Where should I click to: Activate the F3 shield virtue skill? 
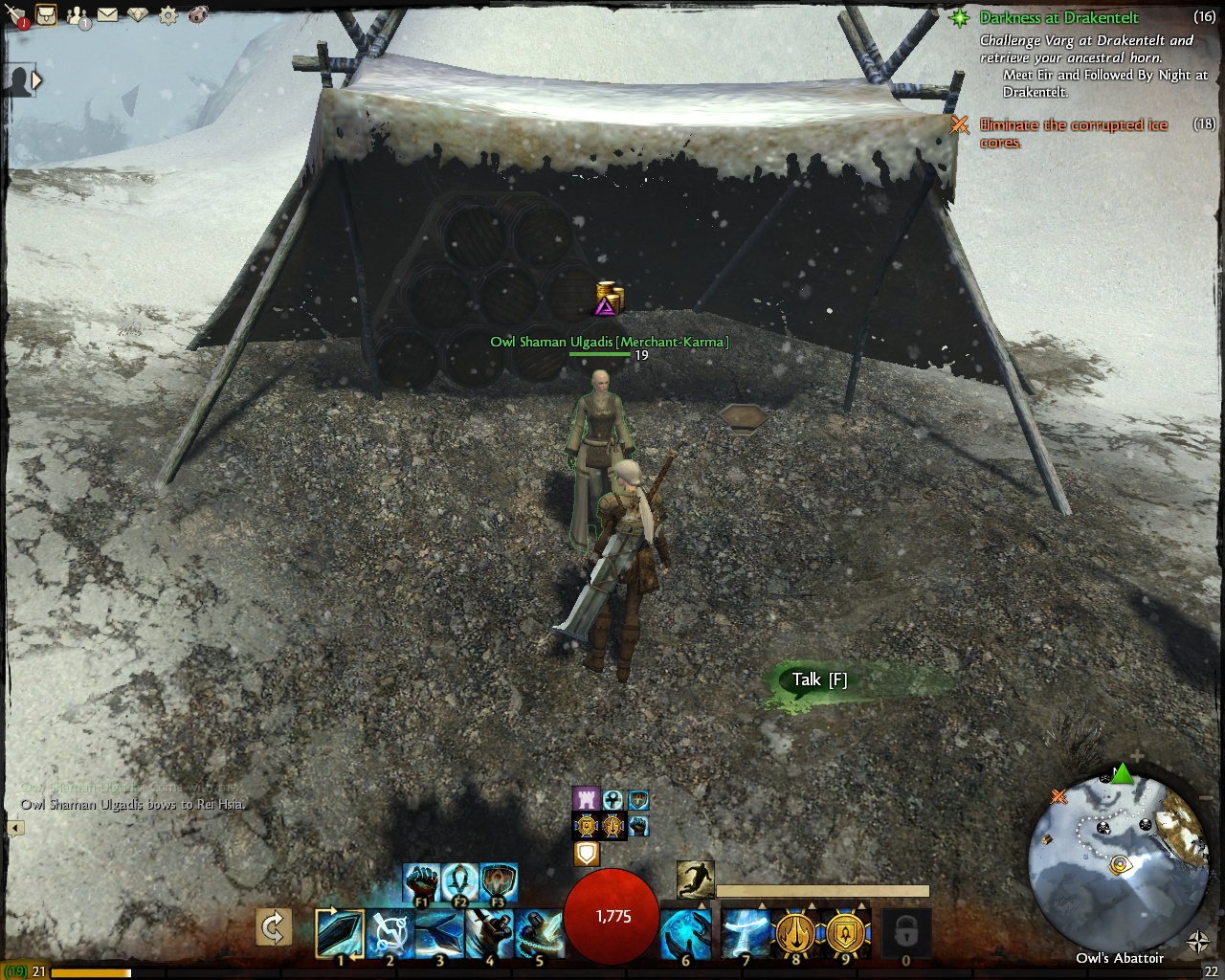click(x=499, y=881)
